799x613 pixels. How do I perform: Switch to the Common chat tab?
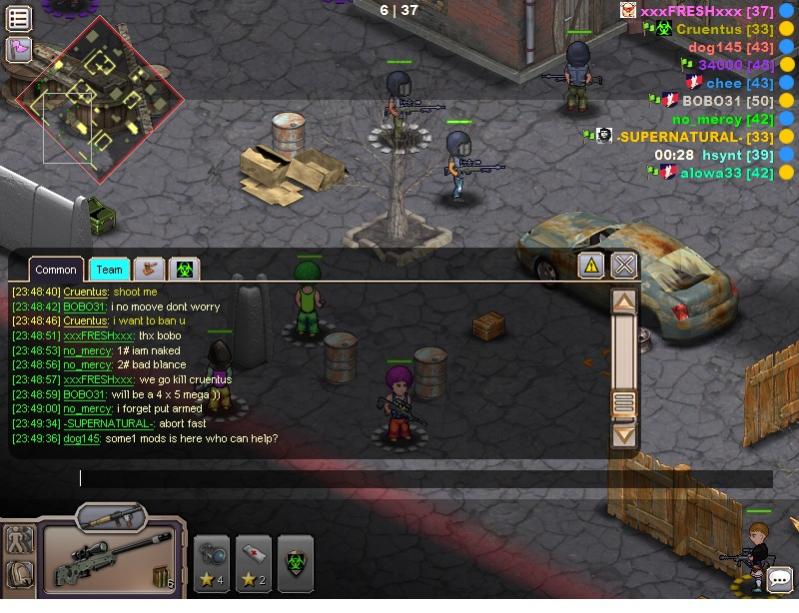point(56,269)
